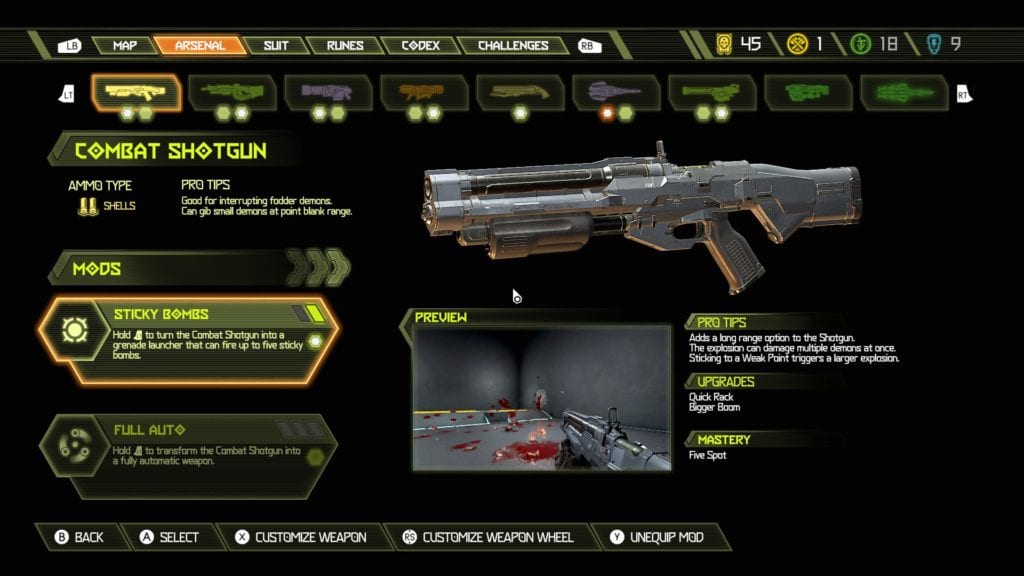Select the tan Super Shotgun weapon slot

click(x=521, y=92)
